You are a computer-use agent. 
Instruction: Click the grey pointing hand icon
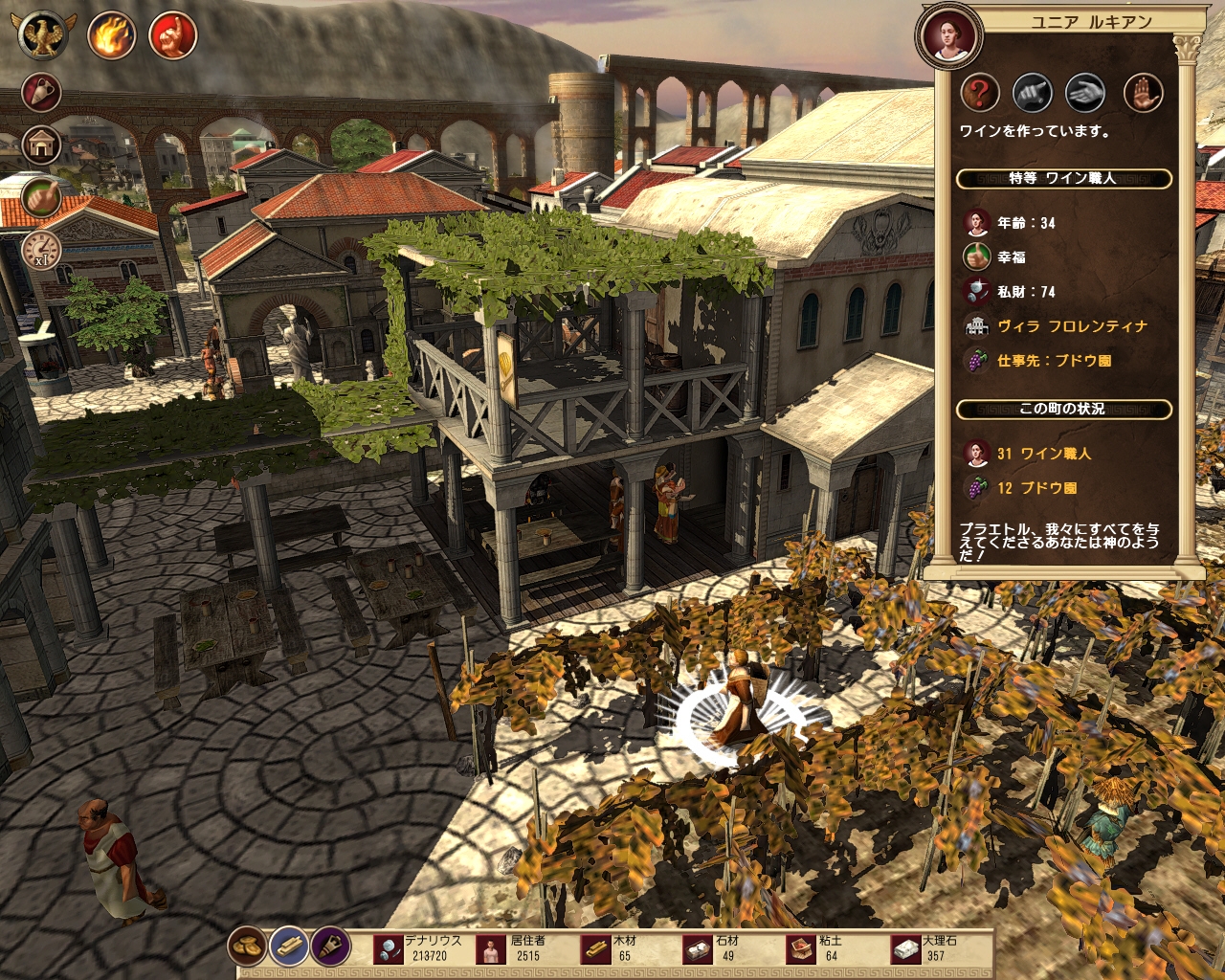(x=1033, y=93)
